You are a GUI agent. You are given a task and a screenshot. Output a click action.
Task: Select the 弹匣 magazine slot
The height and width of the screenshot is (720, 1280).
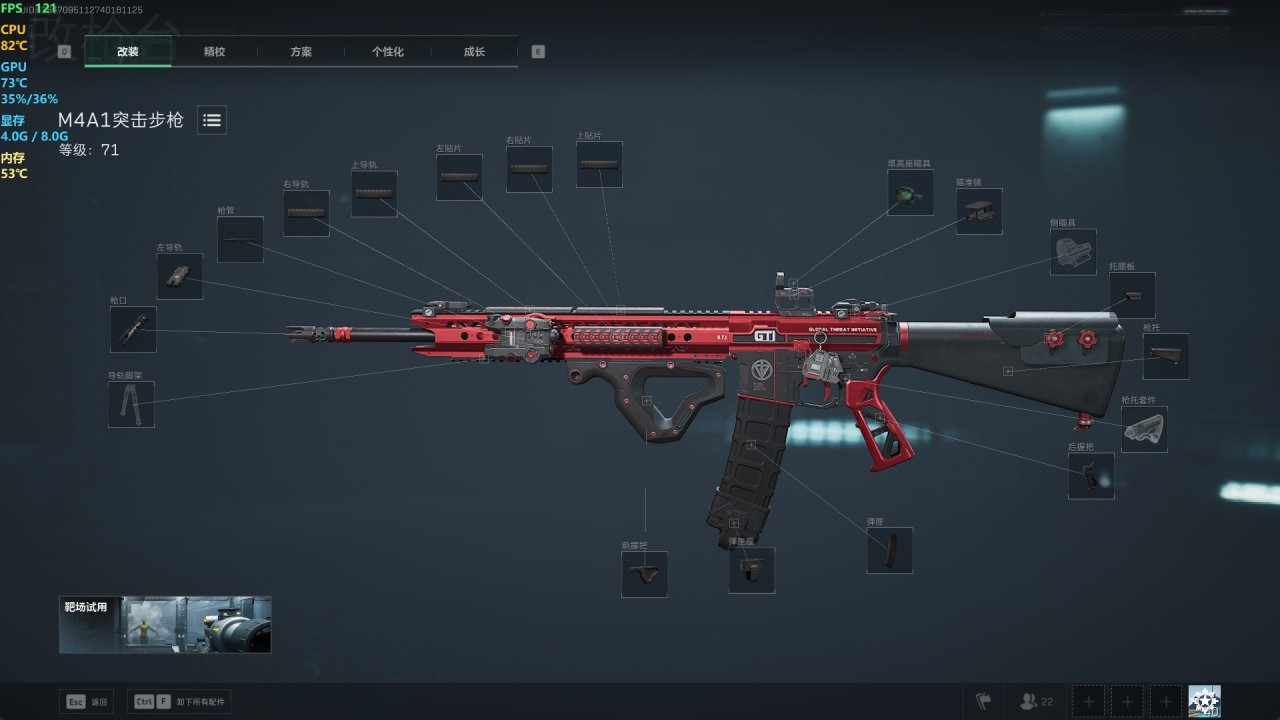[889, 550]
